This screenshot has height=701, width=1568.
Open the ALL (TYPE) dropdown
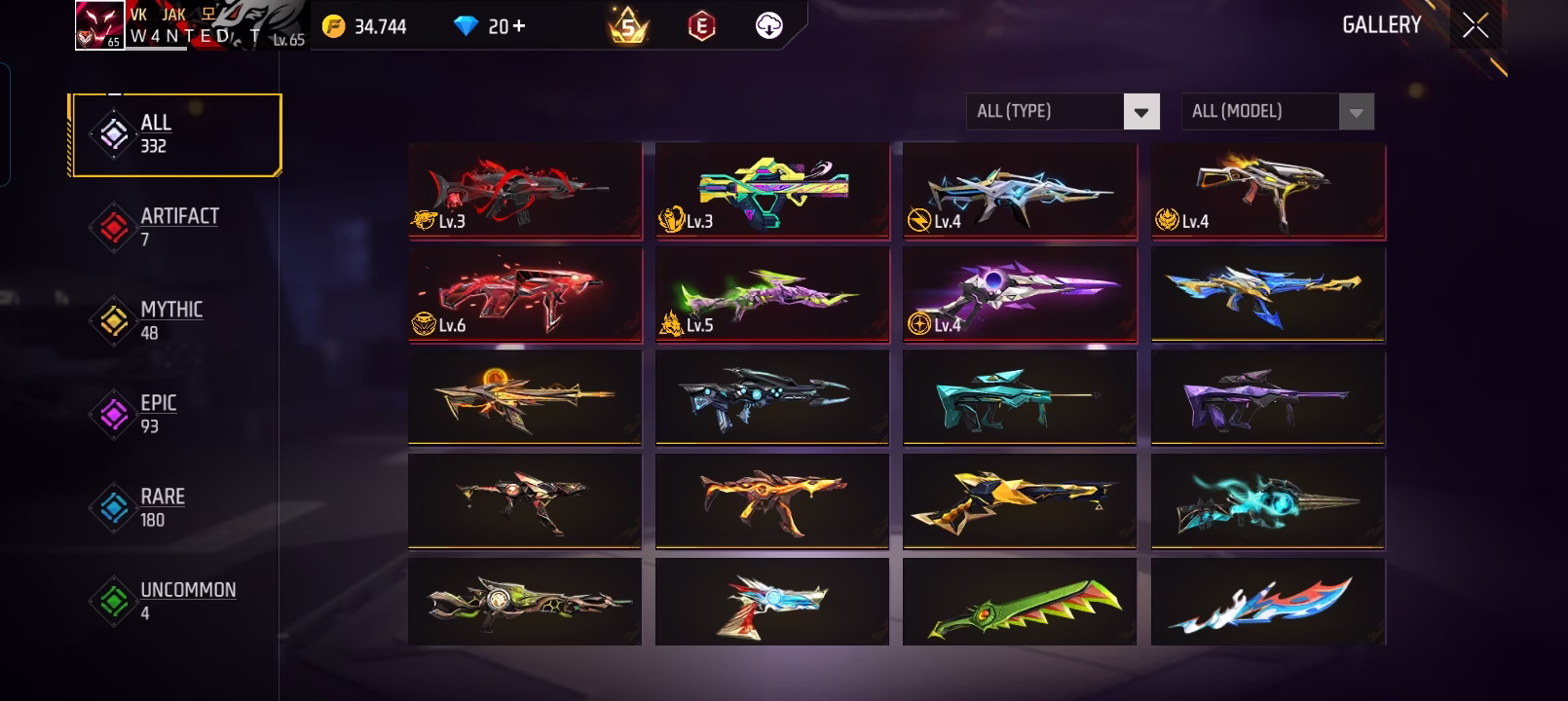click(1063, 111)
